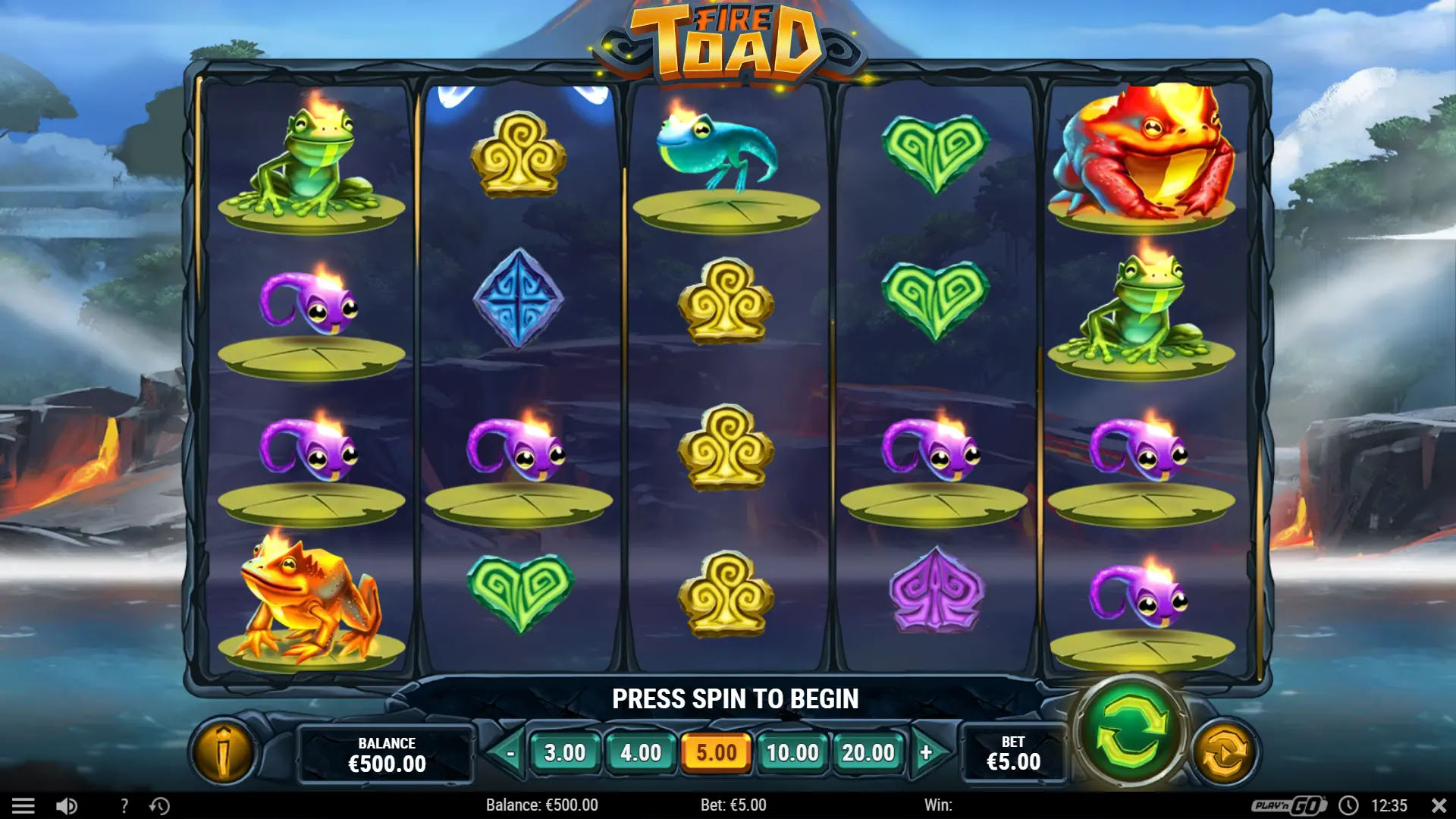Choose the 4.00 bet amount
1456x819 pixels.
(x=641, y=753)
